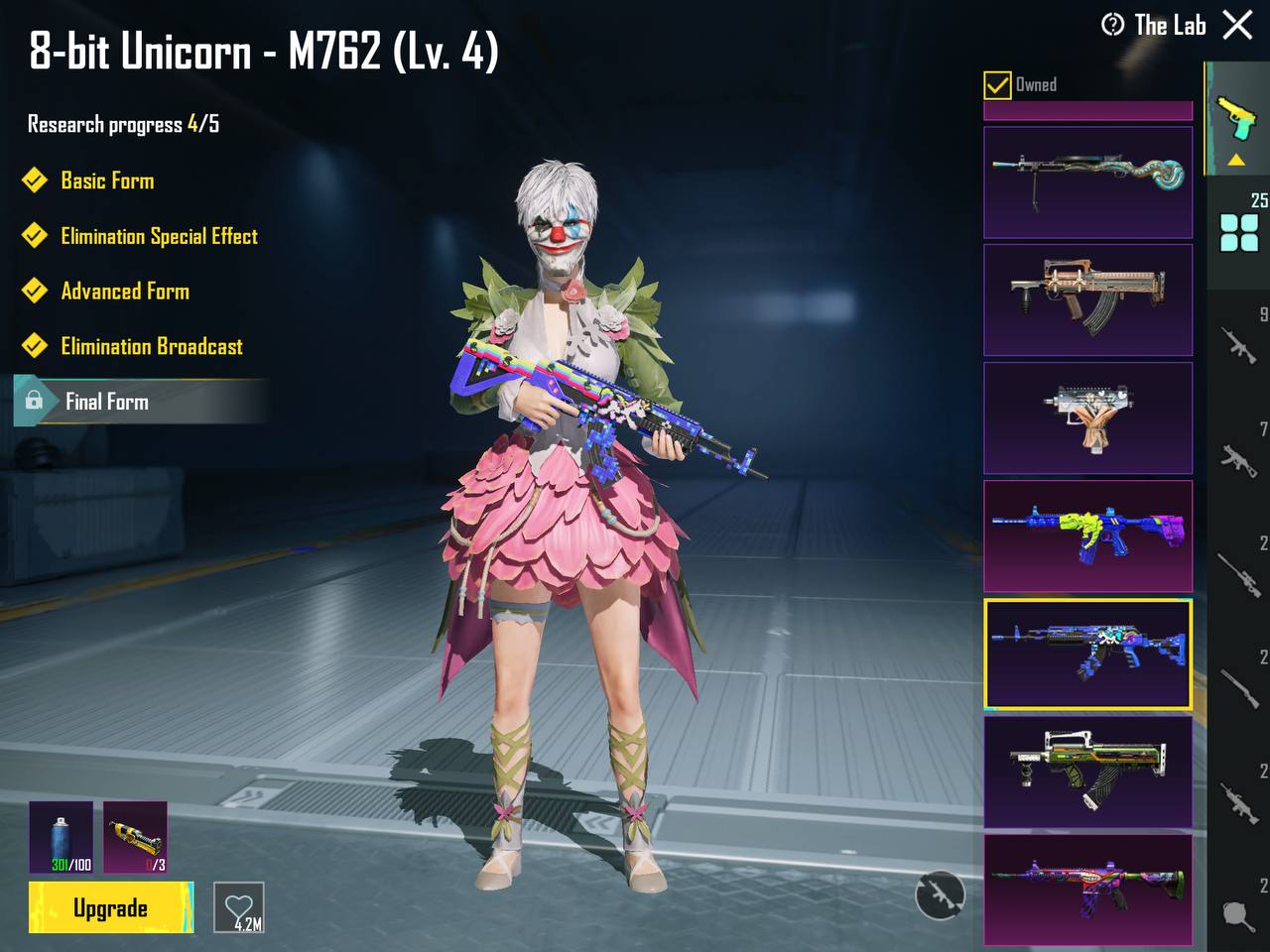
Task: Select the locked Final Form stage
Action: (x=107, y=402)
